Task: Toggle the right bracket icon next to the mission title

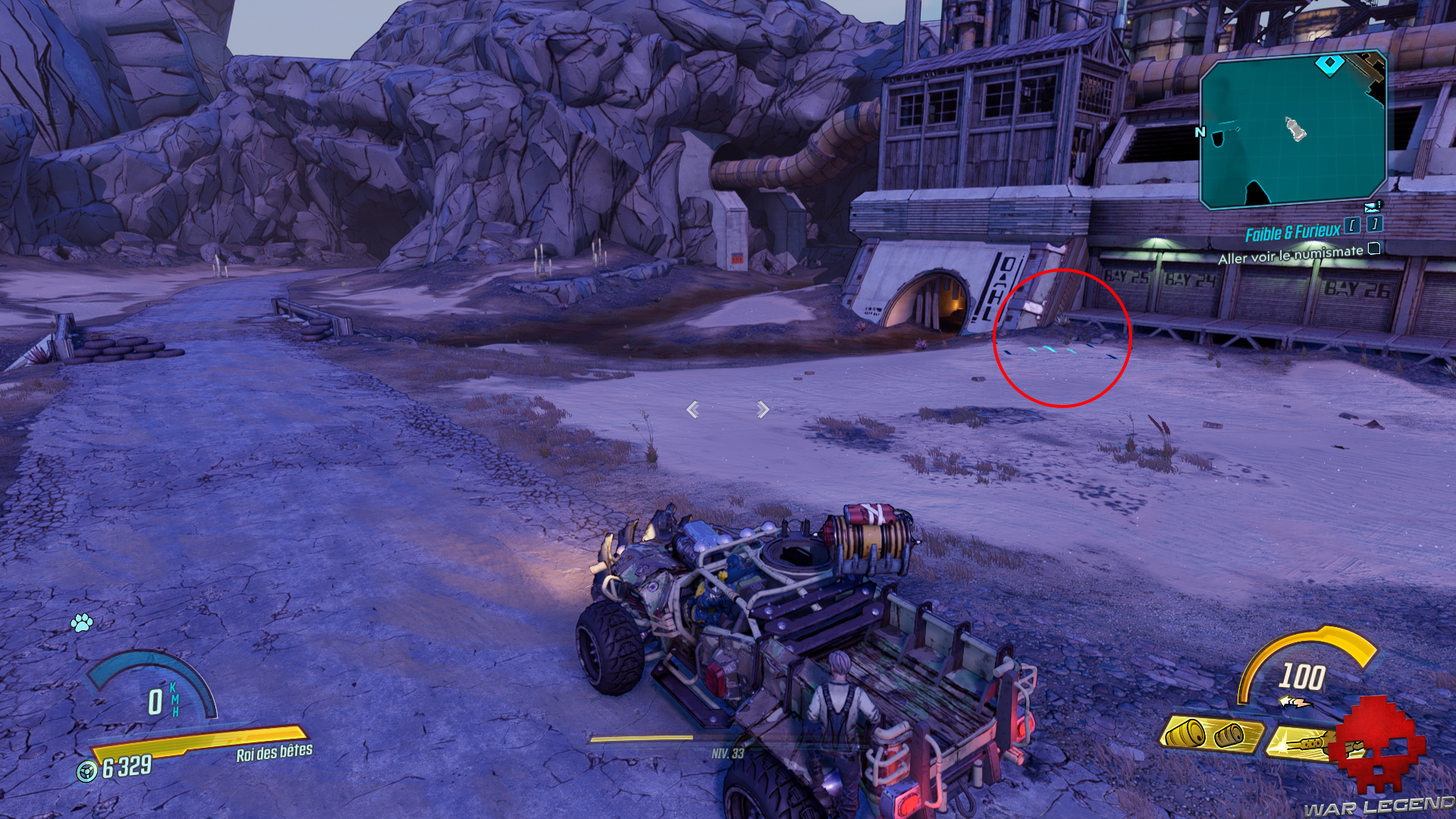Action: [x=1374, y=224]
